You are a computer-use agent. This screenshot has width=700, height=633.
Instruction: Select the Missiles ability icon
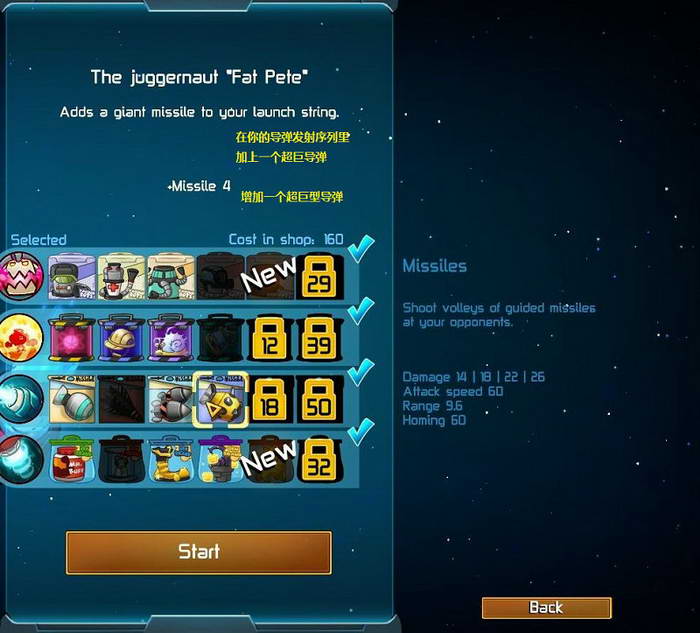[x=22, y=398]
